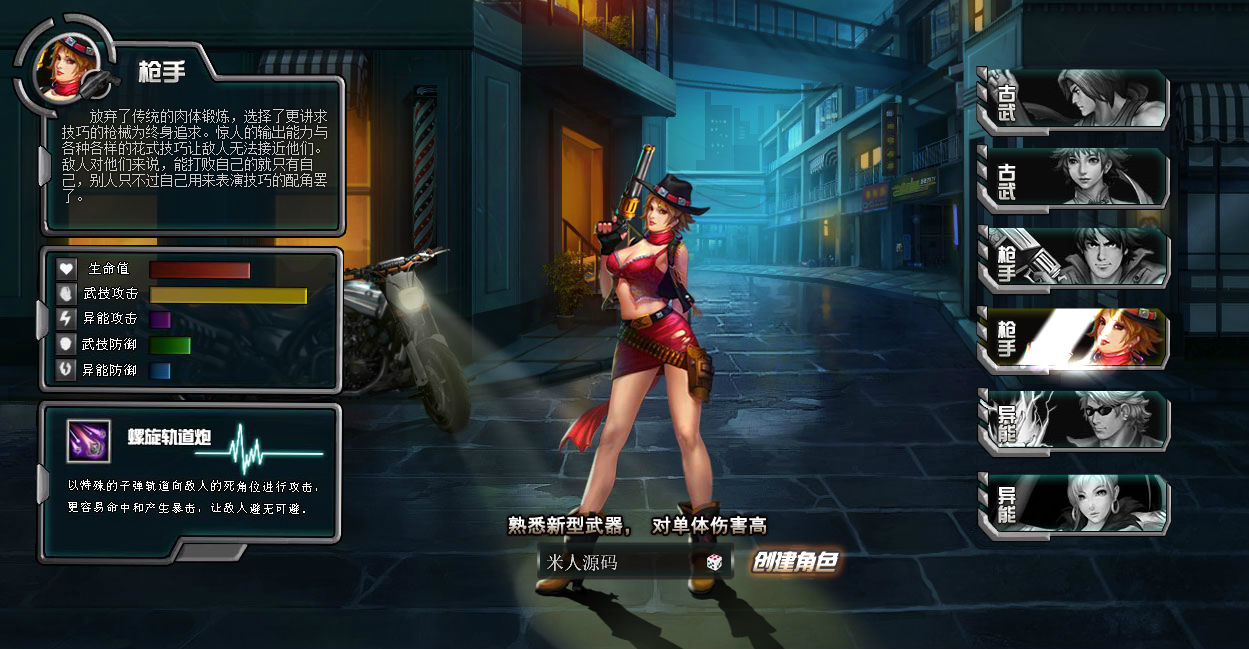Click the 螺旋轨道炮 skill icon
This screenshot has height=649, width=1249.
(x=88, y=441)
